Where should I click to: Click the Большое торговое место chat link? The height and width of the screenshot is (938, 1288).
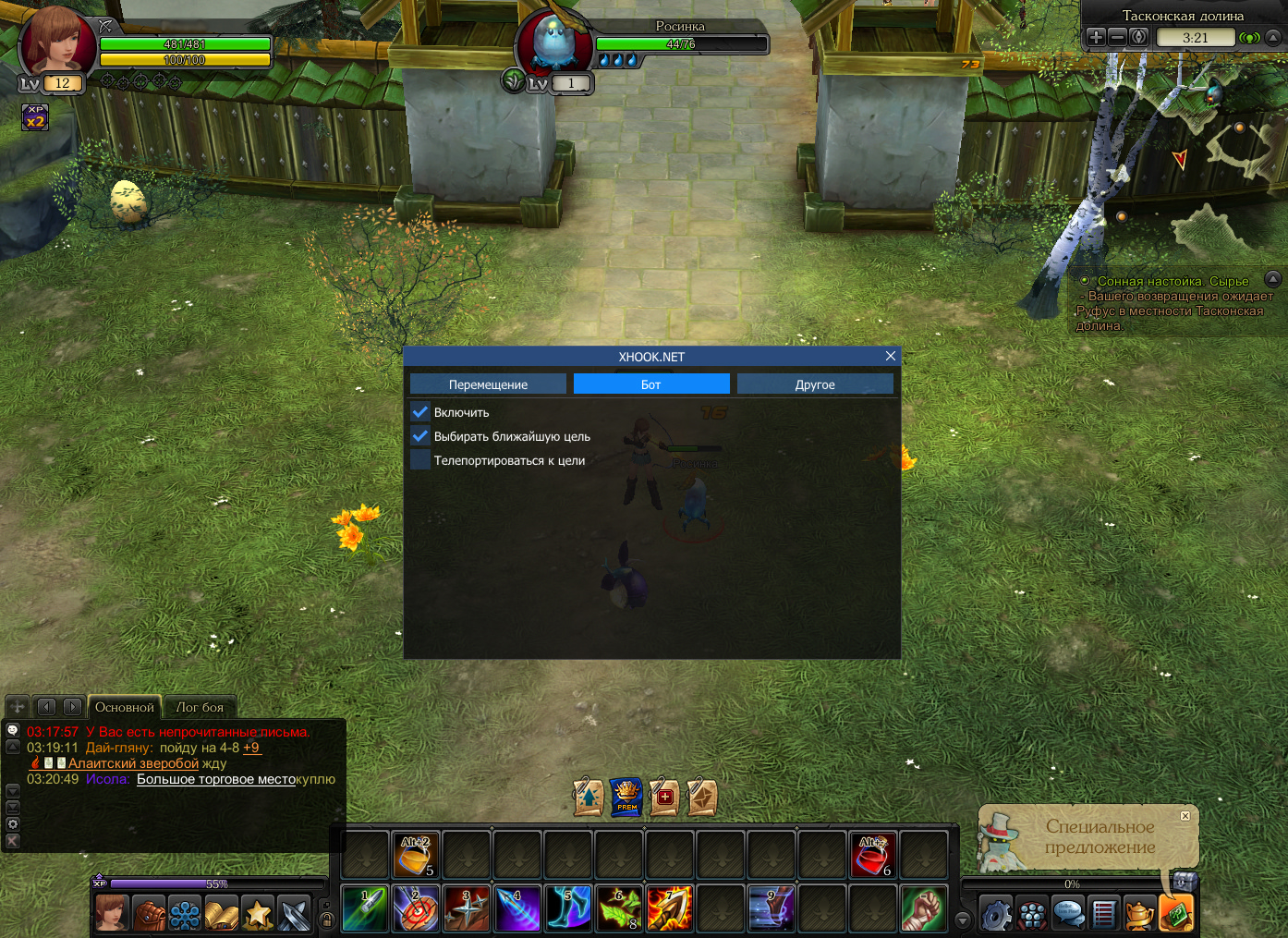point(216,779)
